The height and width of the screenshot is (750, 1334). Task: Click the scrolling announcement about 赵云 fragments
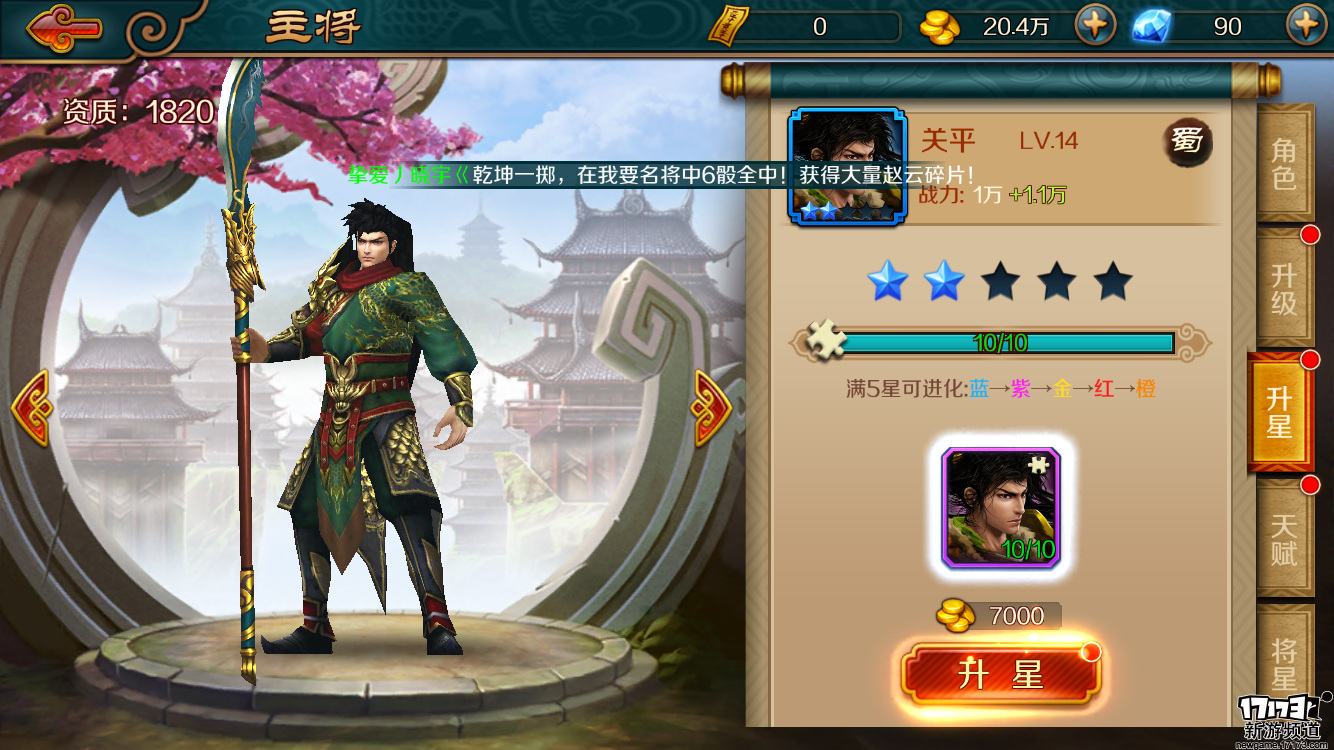(x=660, y=174)
